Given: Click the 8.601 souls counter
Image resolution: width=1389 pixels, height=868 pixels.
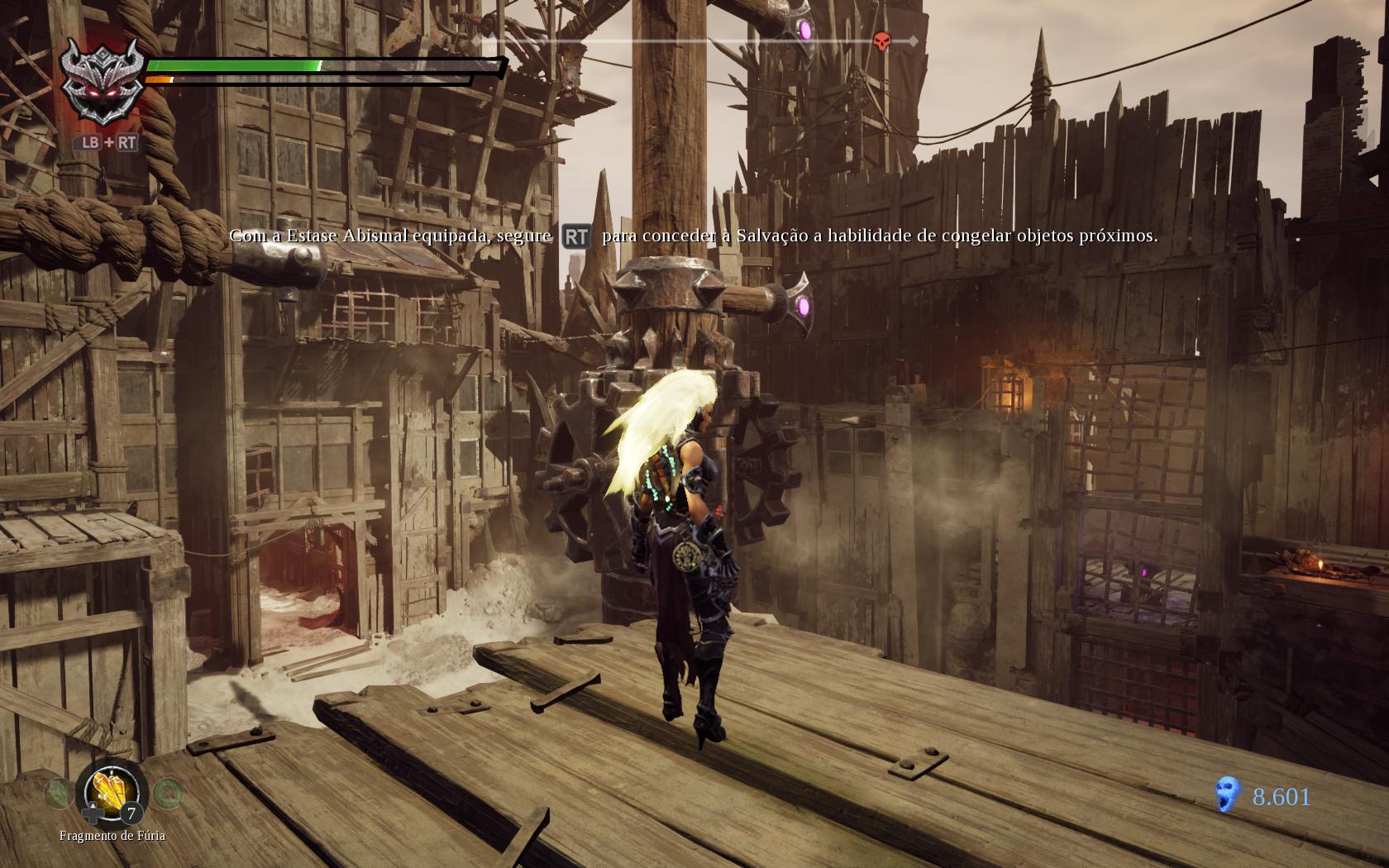Looking at the screenshot, I should click(x=1281, y=797).
